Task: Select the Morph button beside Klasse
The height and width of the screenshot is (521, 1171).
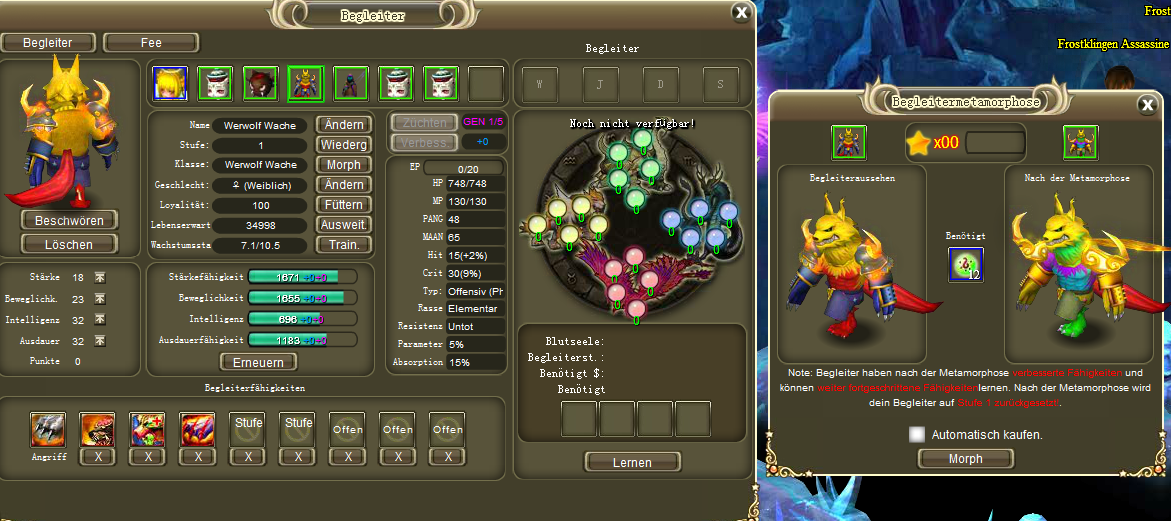Action: pyautogui.click(x=344, y=165)
